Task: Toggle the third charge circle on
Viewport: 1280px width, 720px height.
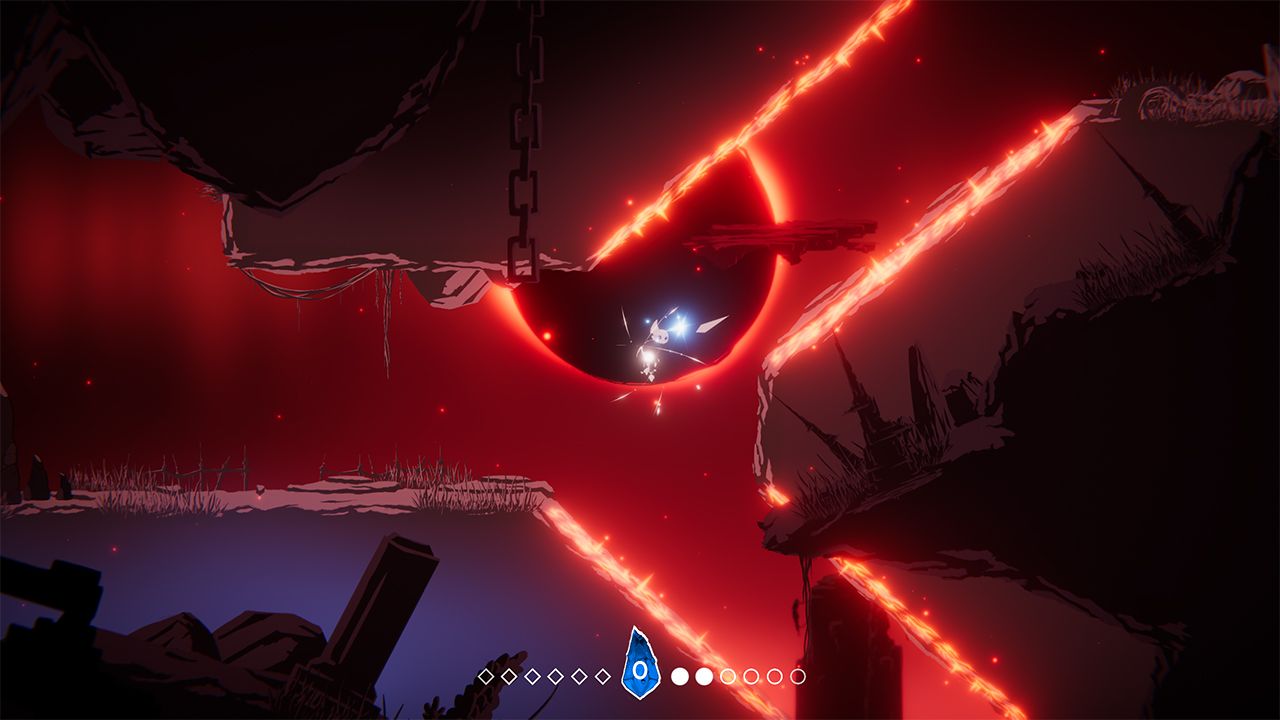Action: point(728,675)
